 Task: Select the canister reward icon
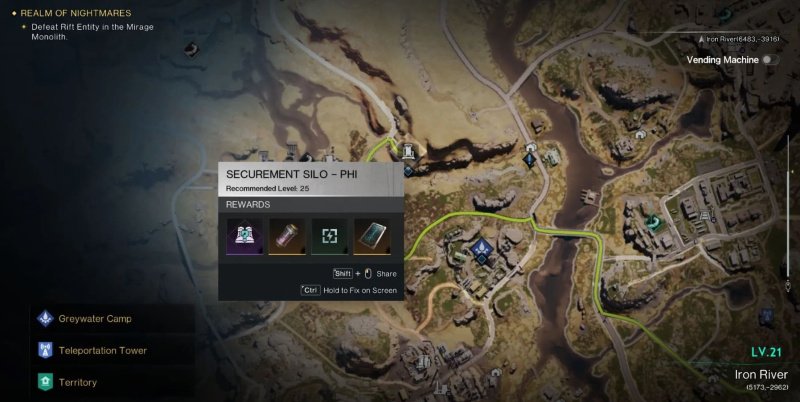click(286, 236)
